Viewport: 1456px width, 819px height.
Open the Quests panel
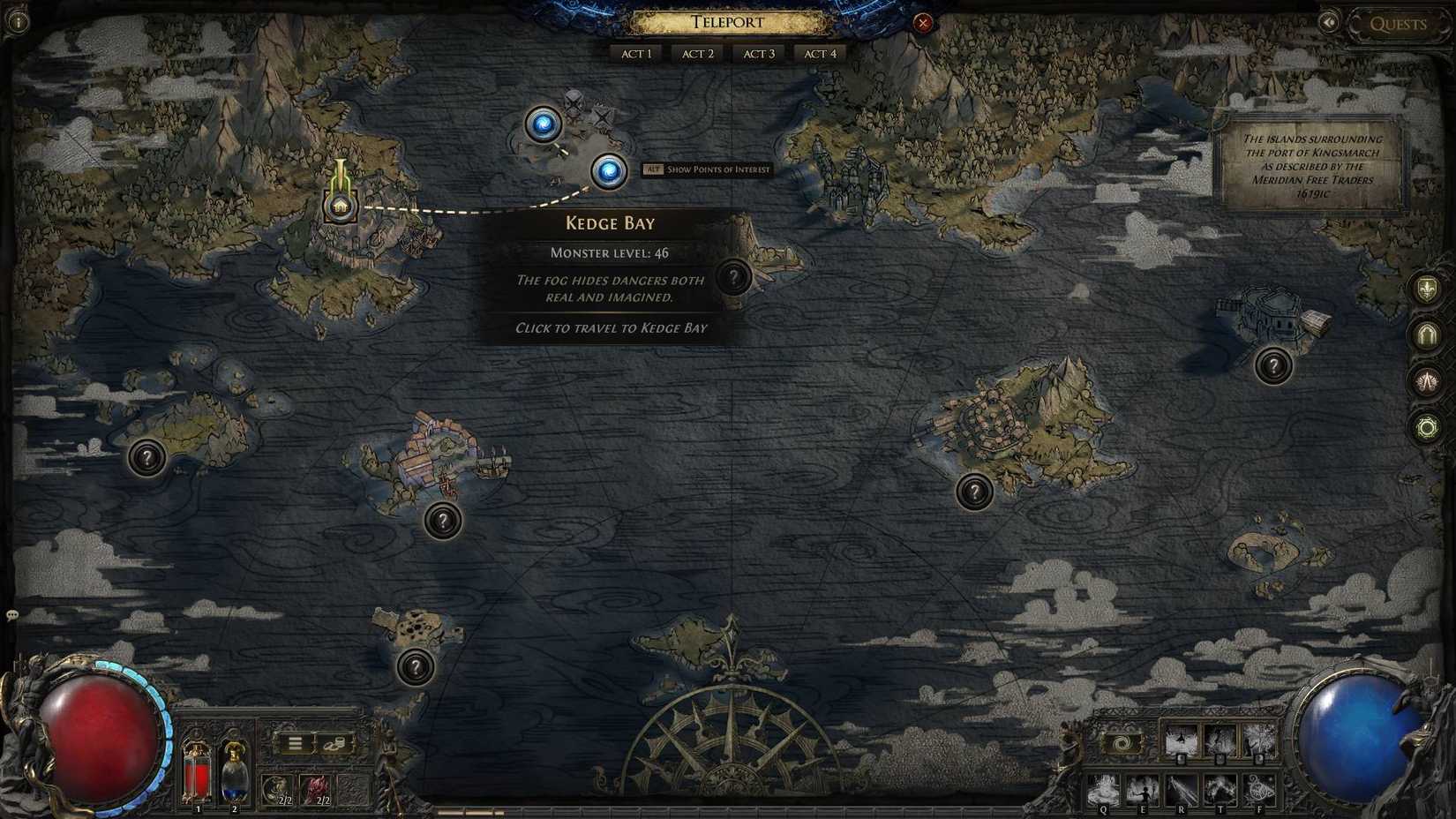1398,24
